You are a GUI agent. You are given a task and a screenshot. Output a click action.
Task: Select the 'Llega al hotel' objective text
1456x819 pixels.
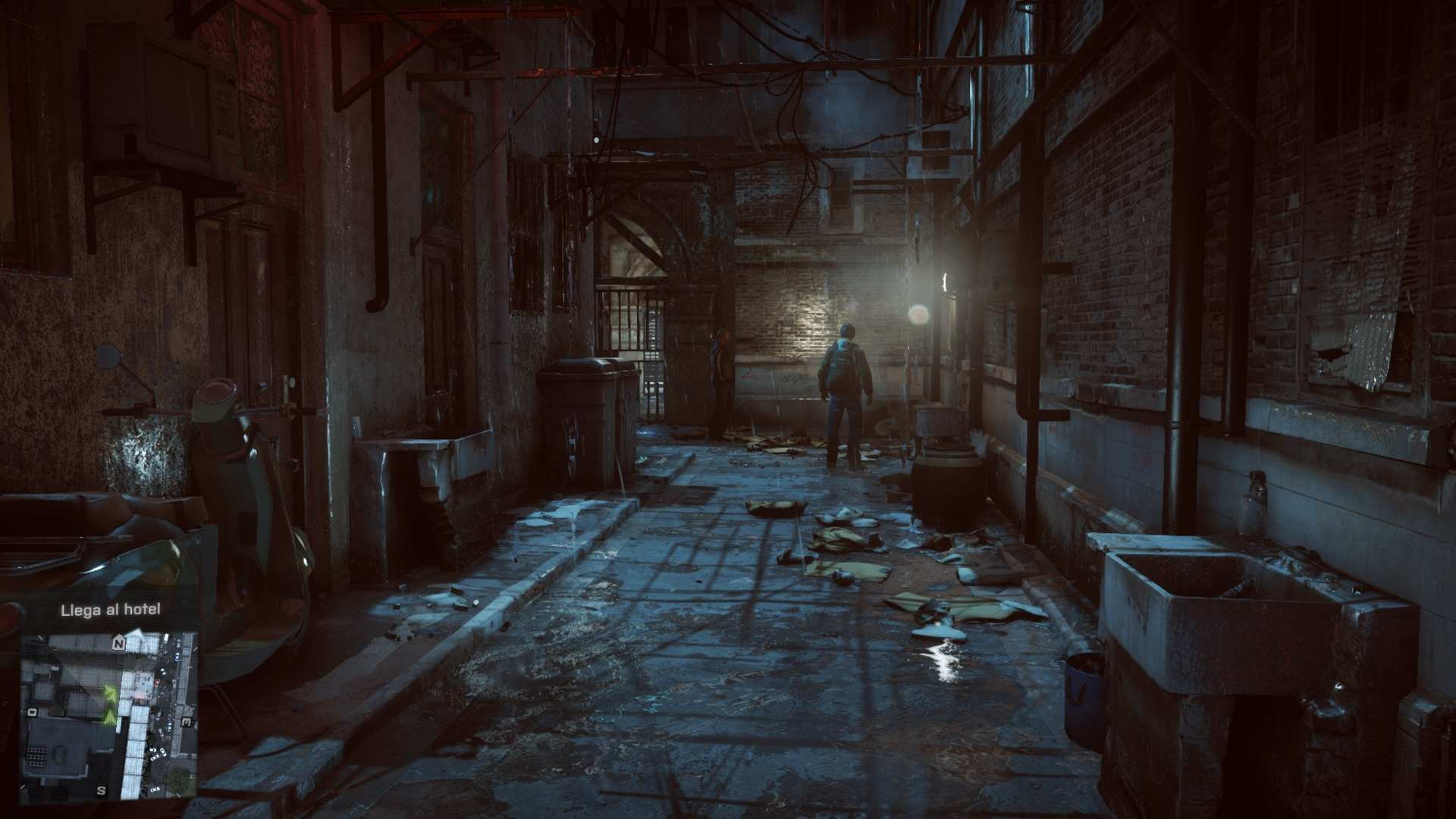click(x=111, y=610)
